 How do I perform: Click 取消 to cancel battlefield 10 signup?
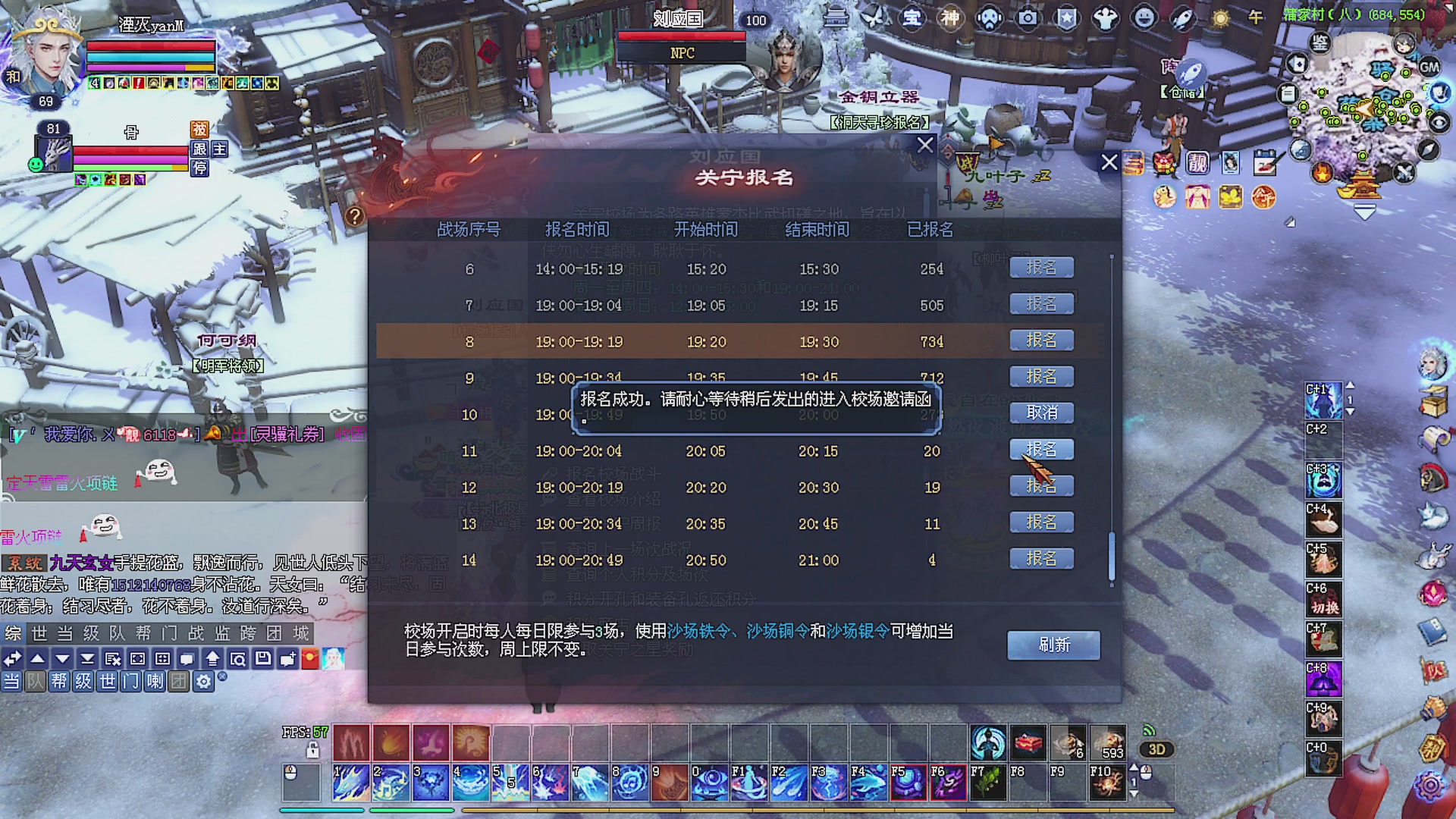(1041, 413)
